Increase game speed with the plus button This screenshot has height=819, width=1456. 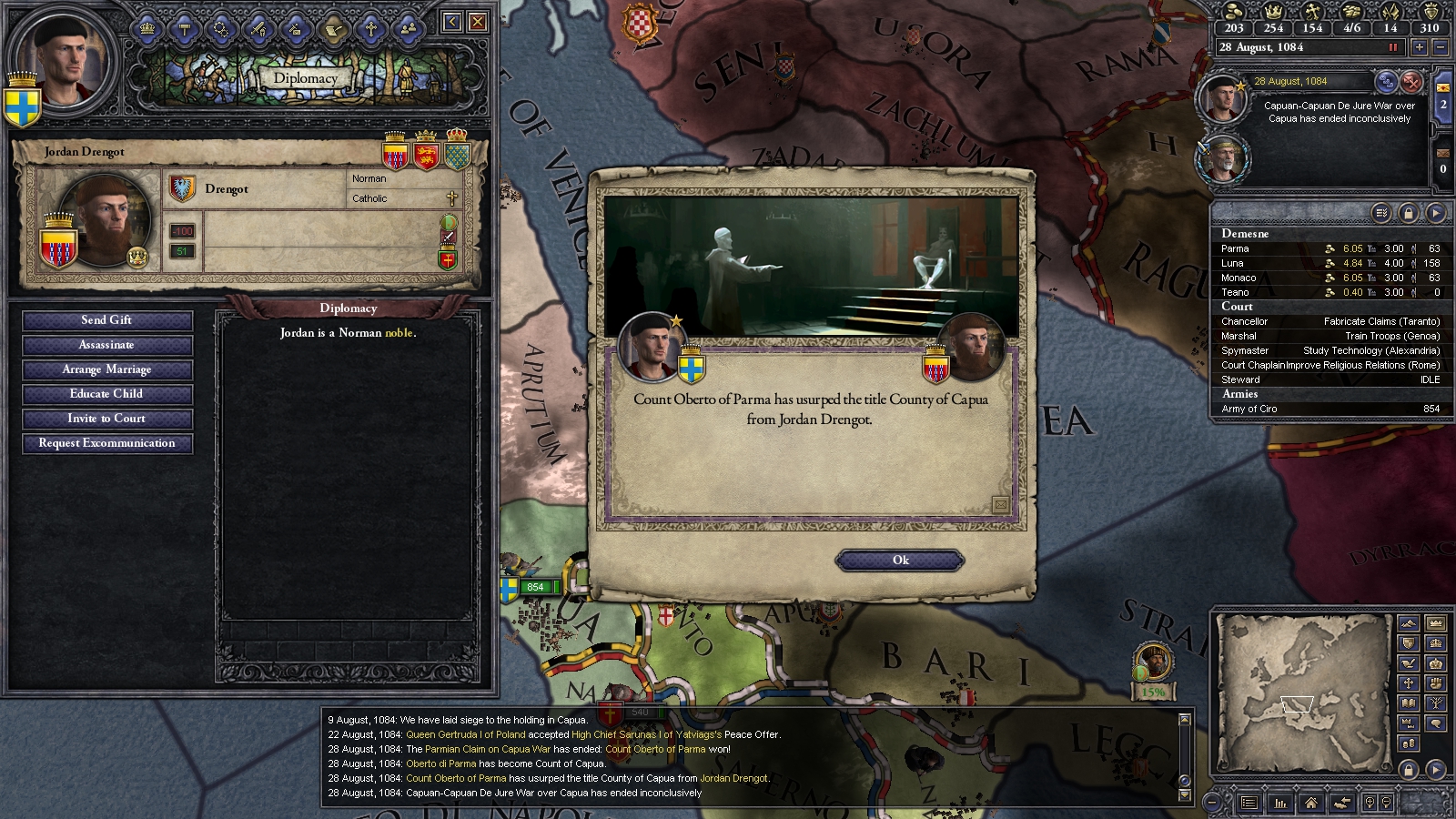[1419, 47]
